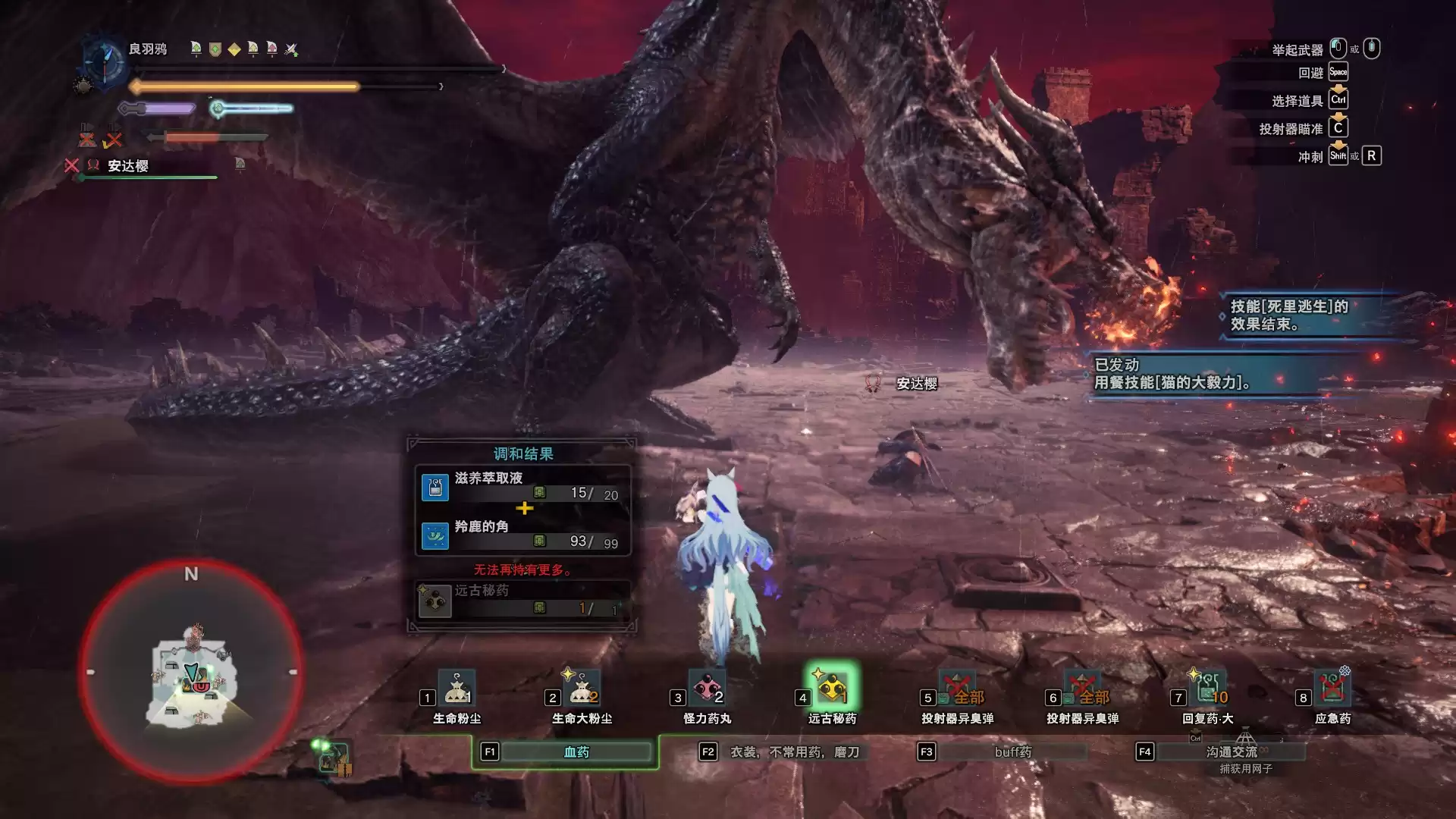This screenshot has height=819, width=1456.
Task: Select the 生命粉尘 shortcut slot
Action: (x=457, y=689)
